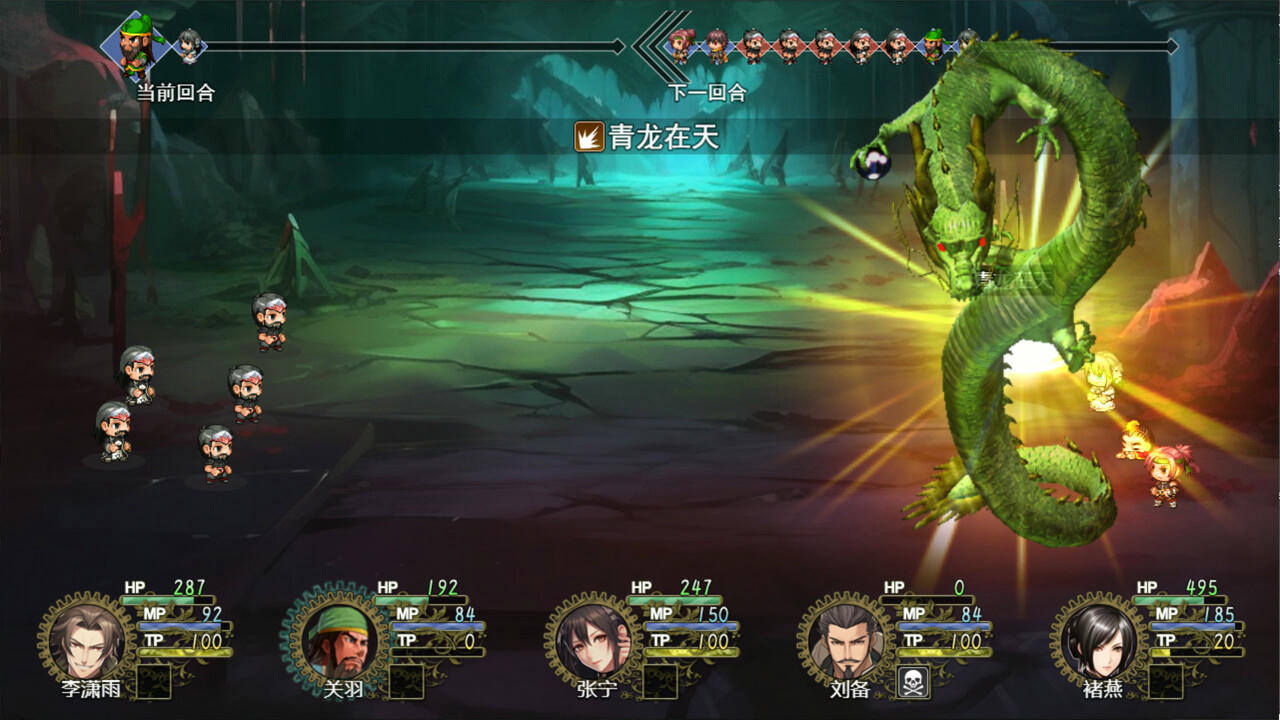Select 褚燕's portrait at bottom right

(x=1102, y=640)
